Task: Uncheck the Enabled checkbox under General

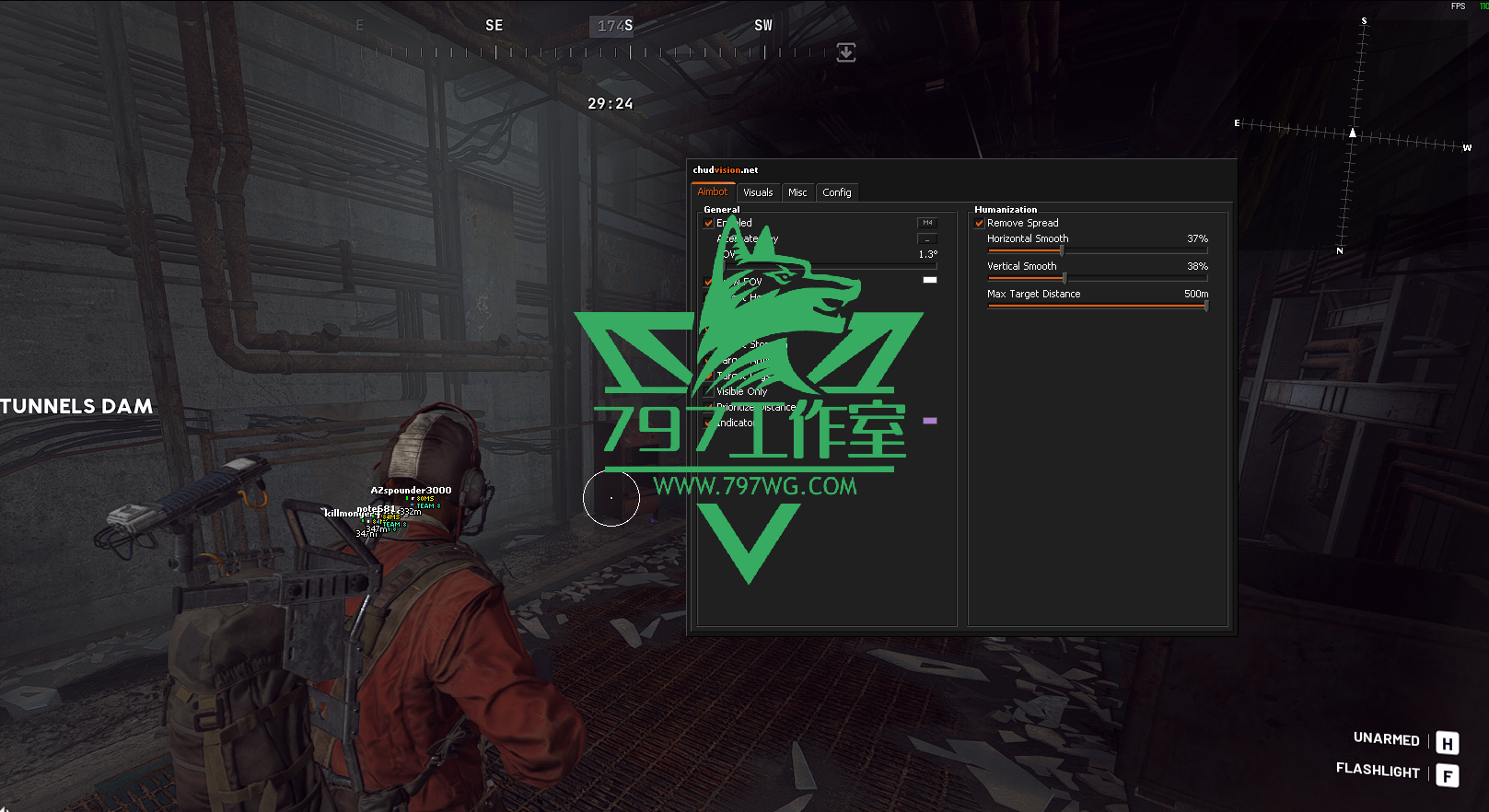Action: pyautogui.click(x=707, y=223)
